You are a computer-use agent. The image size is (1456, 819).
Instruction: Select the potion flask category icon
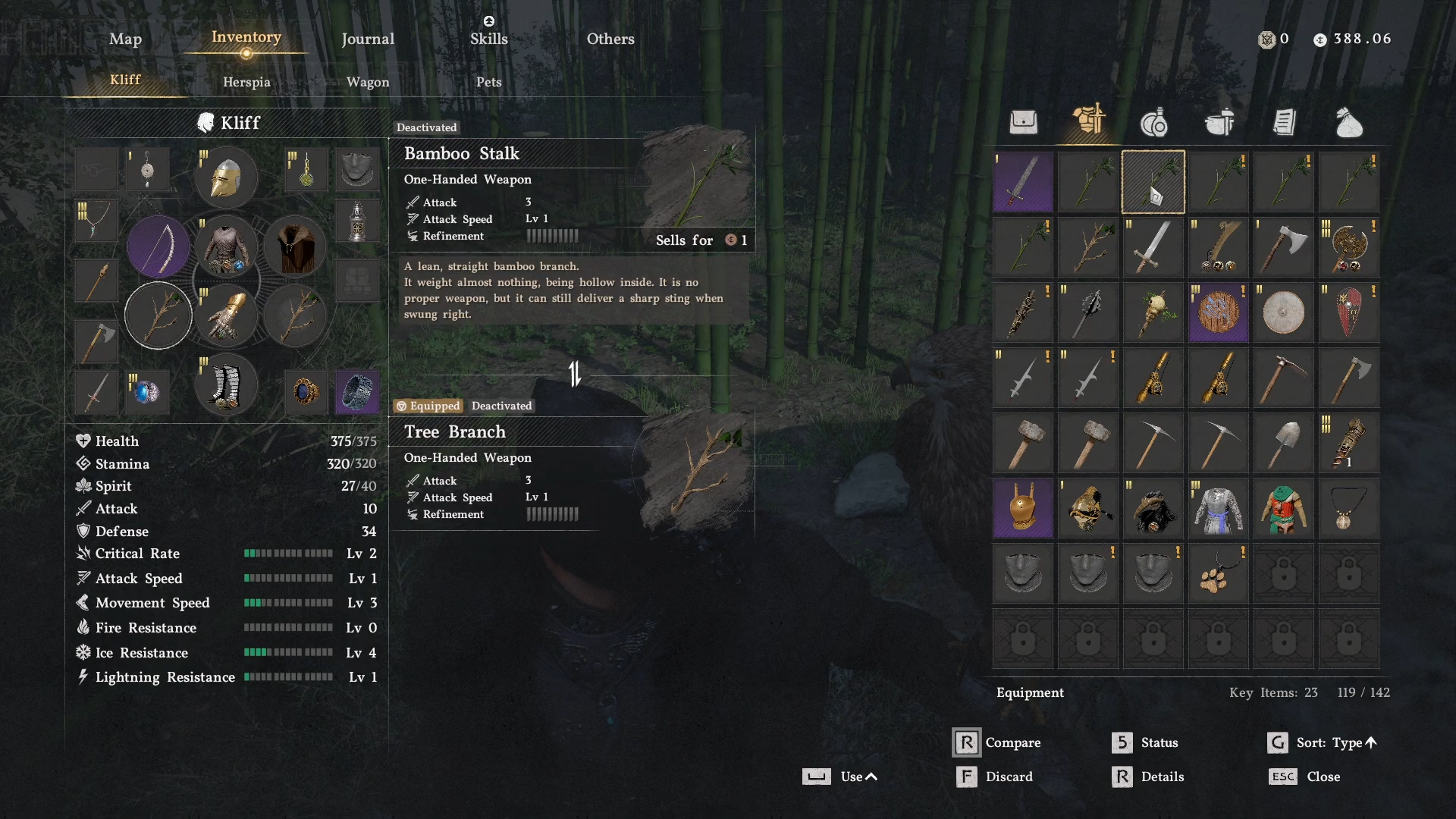point(1153,122)
